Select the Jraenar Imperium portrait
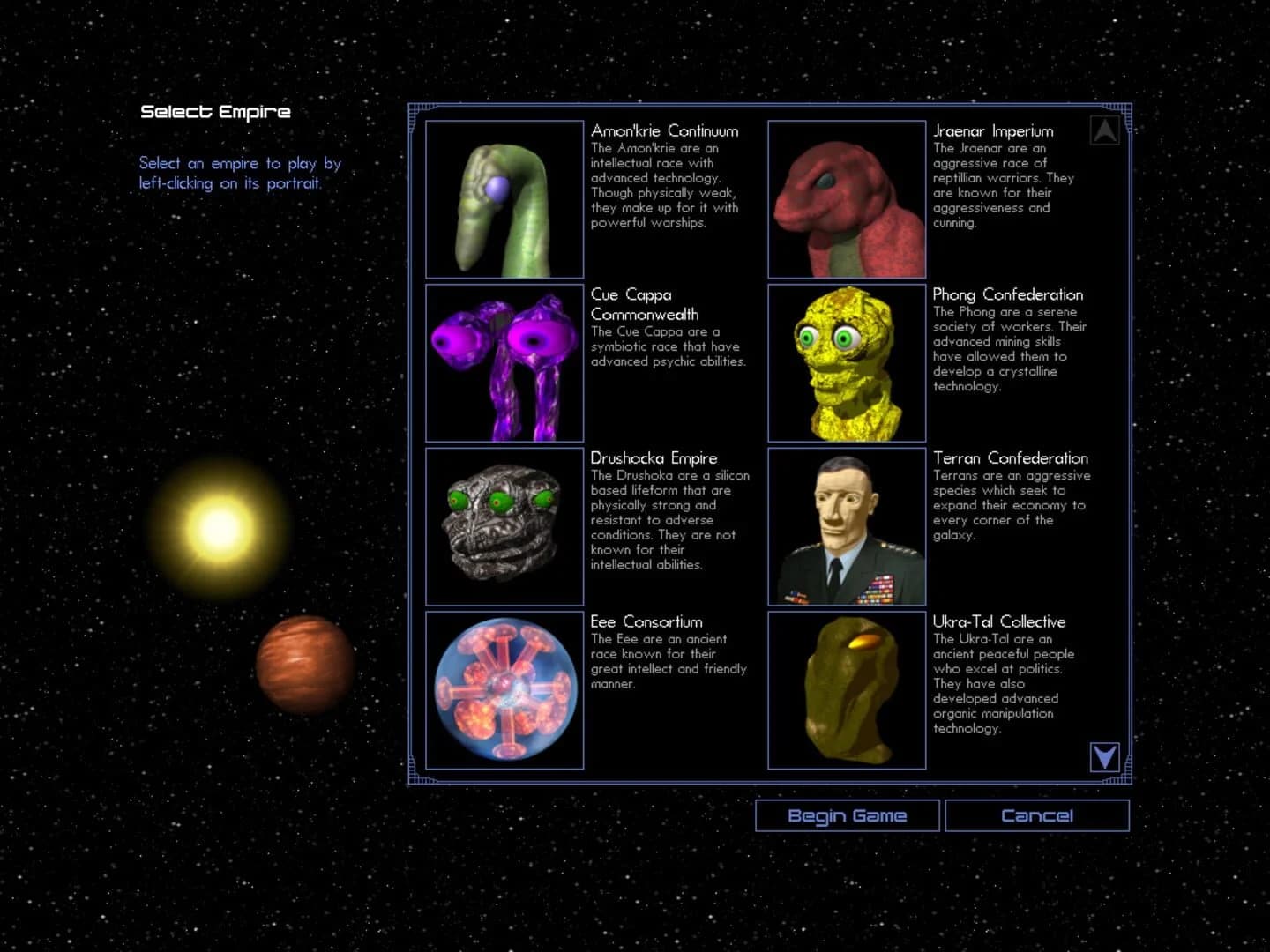Viewport: 1270px width, 952px height. tap(846, 198)
